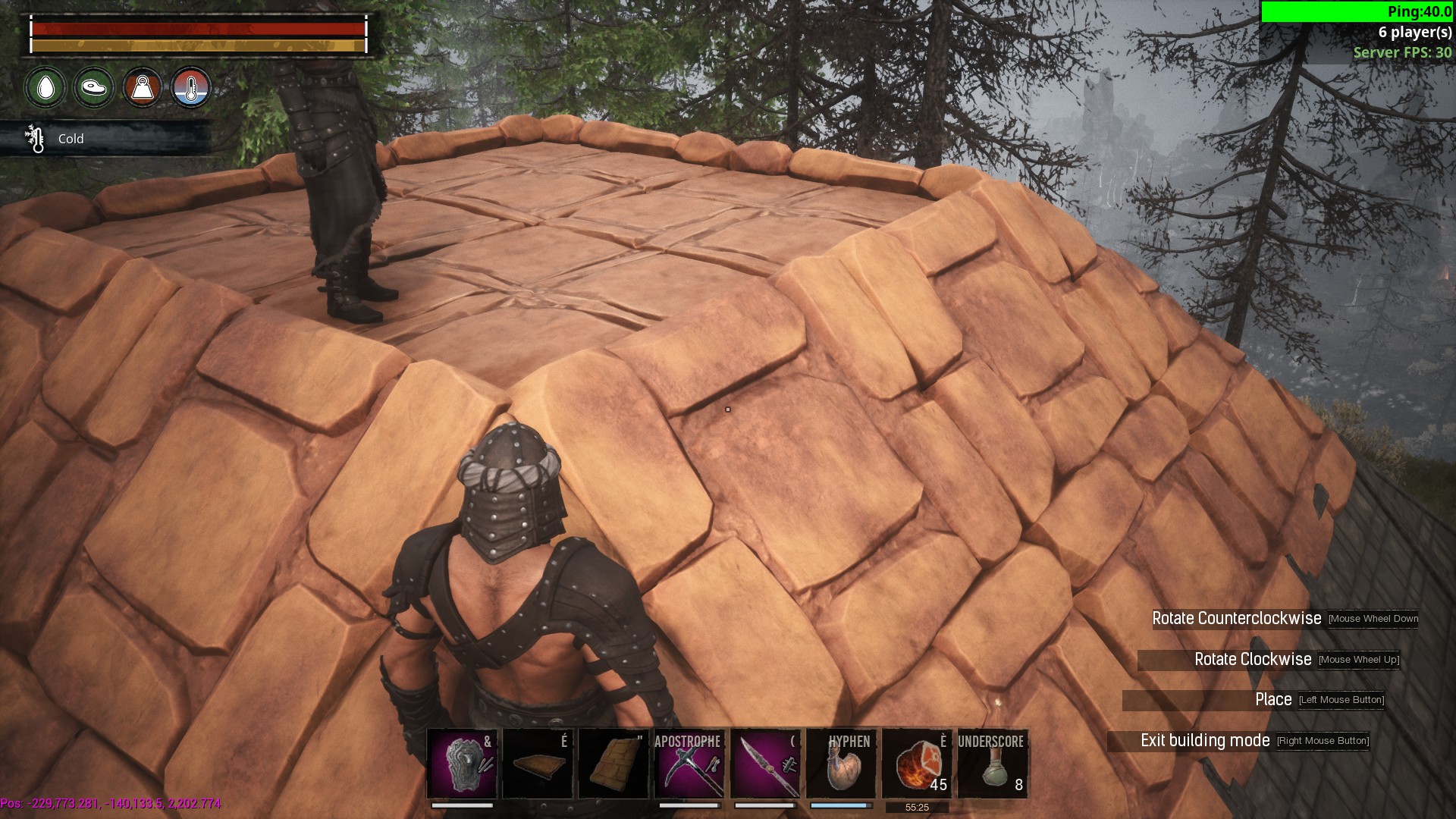Screen dimensions: 1456x819
Task: Click the thermometer temperature icon
Action: pyautogui.click(x=190, y=88)
